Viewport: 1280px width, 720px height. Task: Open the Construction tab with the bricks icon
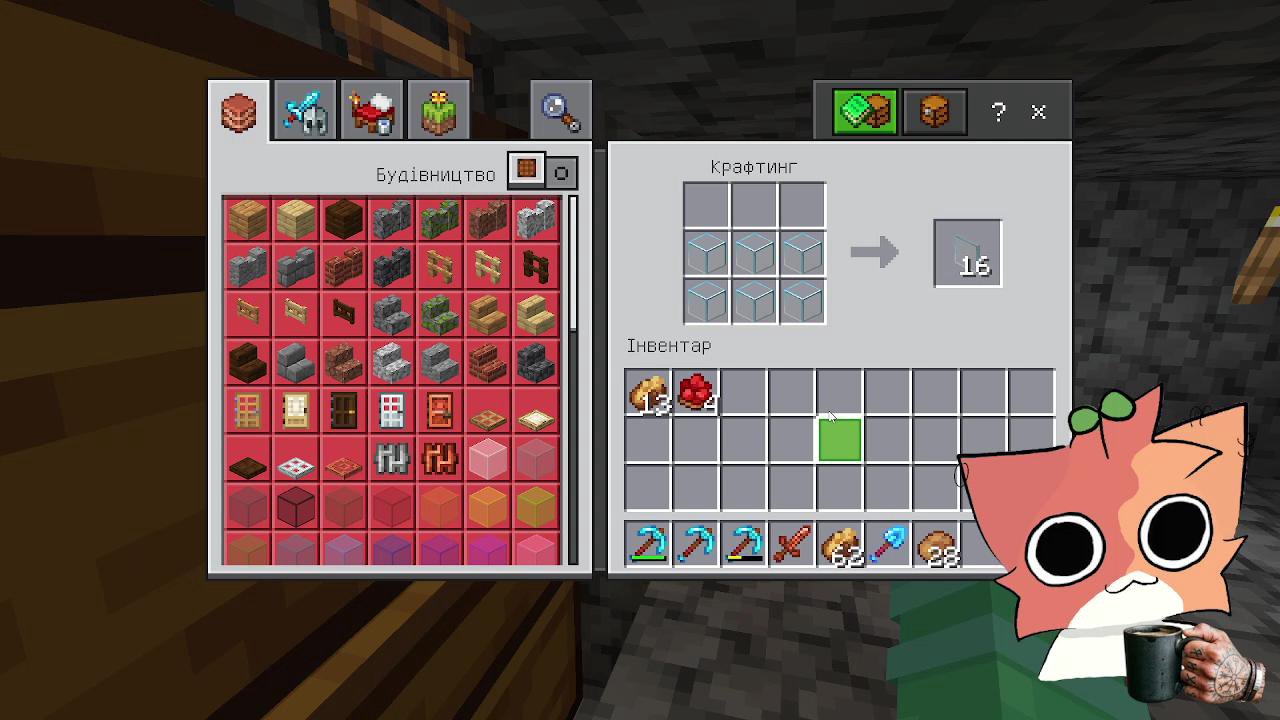[237, 111]
